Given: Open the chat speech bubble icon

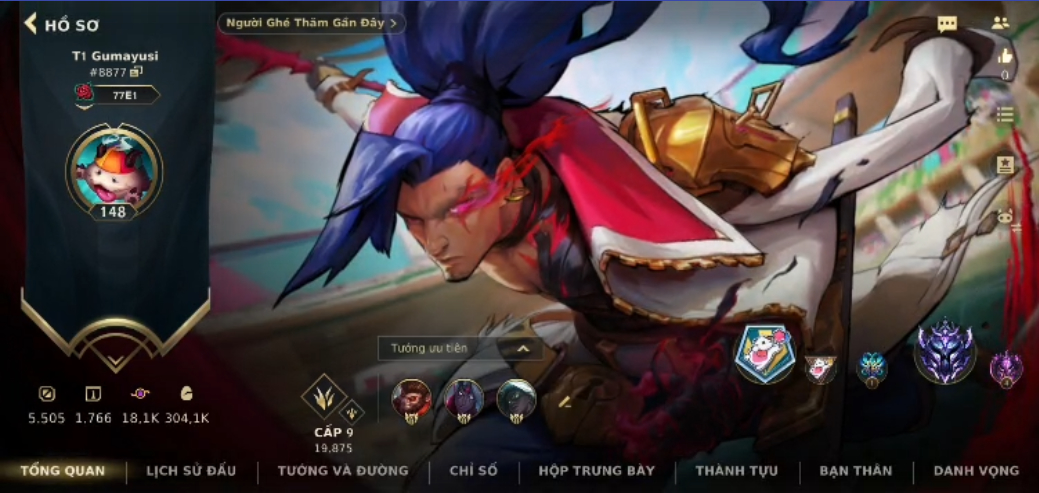Looking at the screenshot, I should coord(947,24).
